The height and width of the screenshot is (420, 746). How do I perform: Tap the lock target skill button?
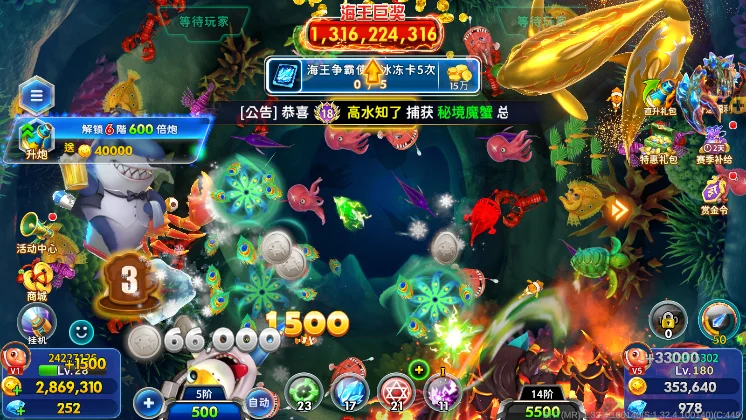point(668,320)
